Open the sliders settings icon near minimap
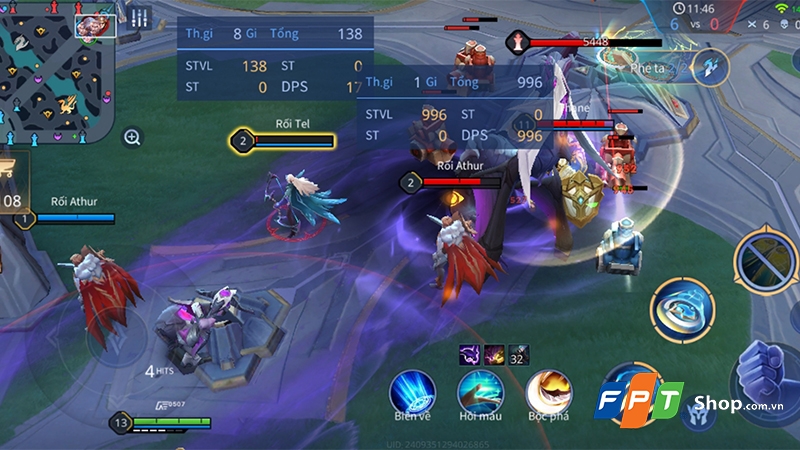Image resolution: width=800 pixels, height=450 pixels. 139,18
